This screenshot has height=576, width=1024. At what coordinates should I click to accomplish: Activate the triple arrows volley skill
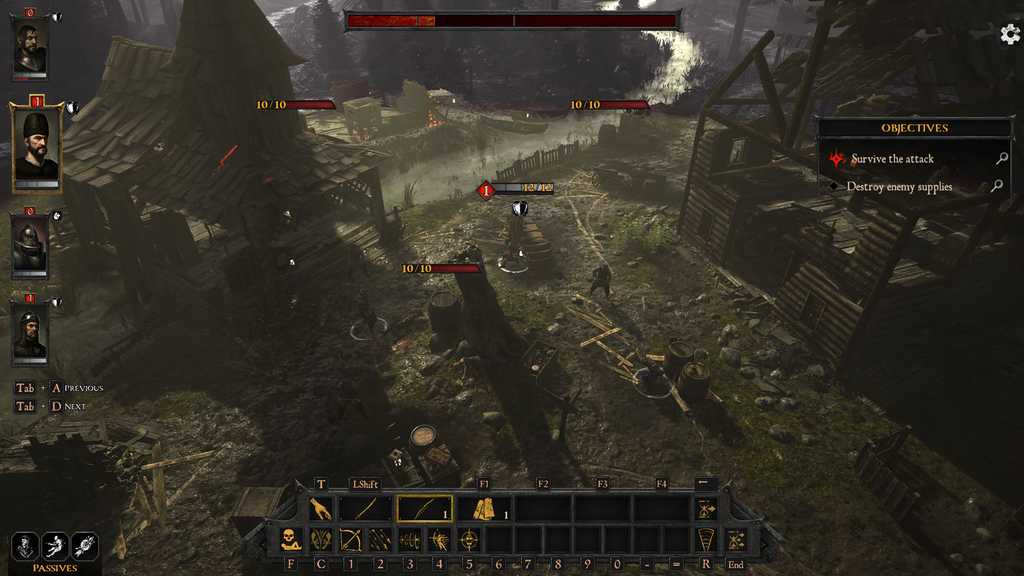tap(381, 540)
